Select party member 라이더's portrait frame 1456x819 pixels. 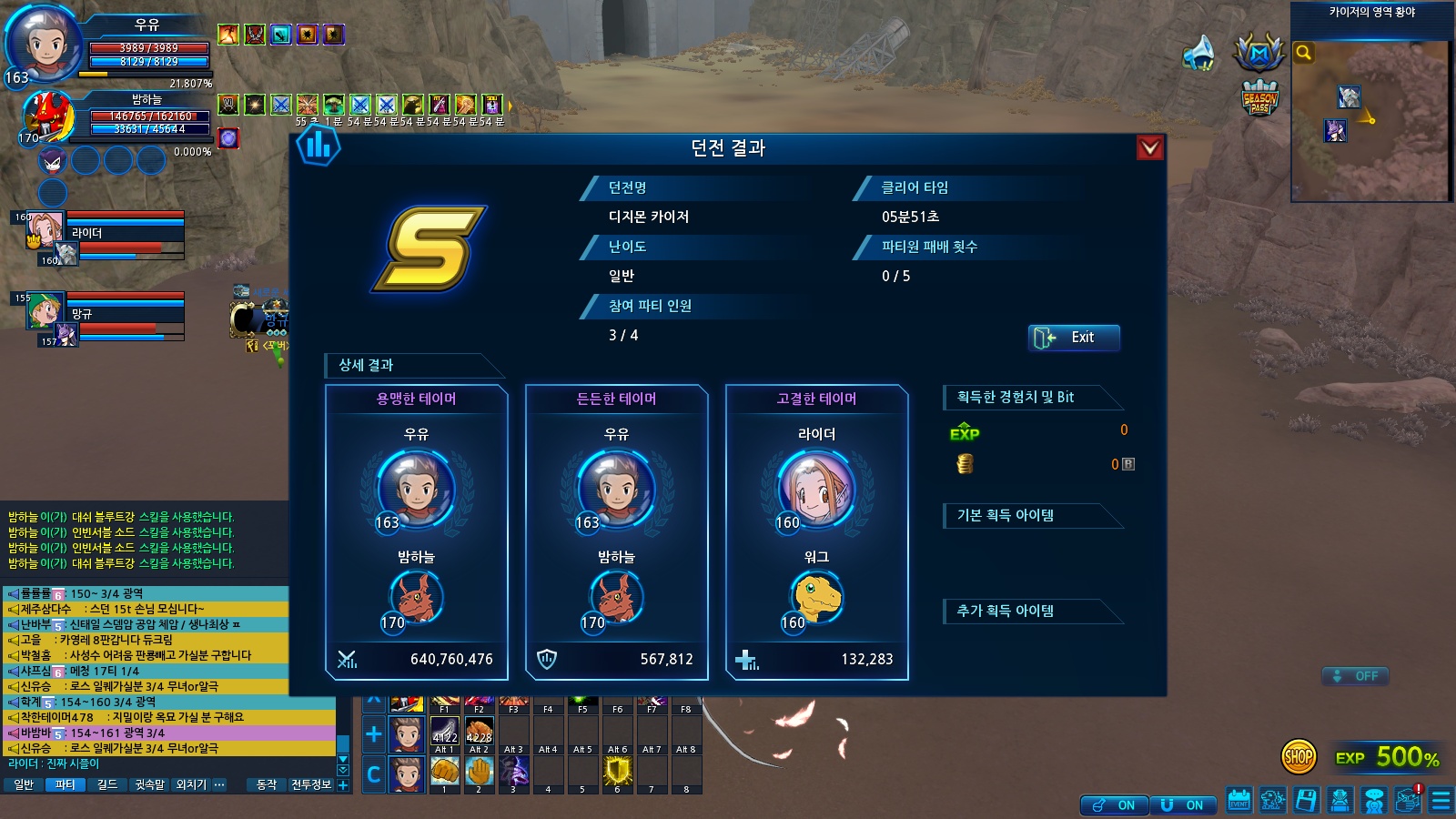pos(45,229)
